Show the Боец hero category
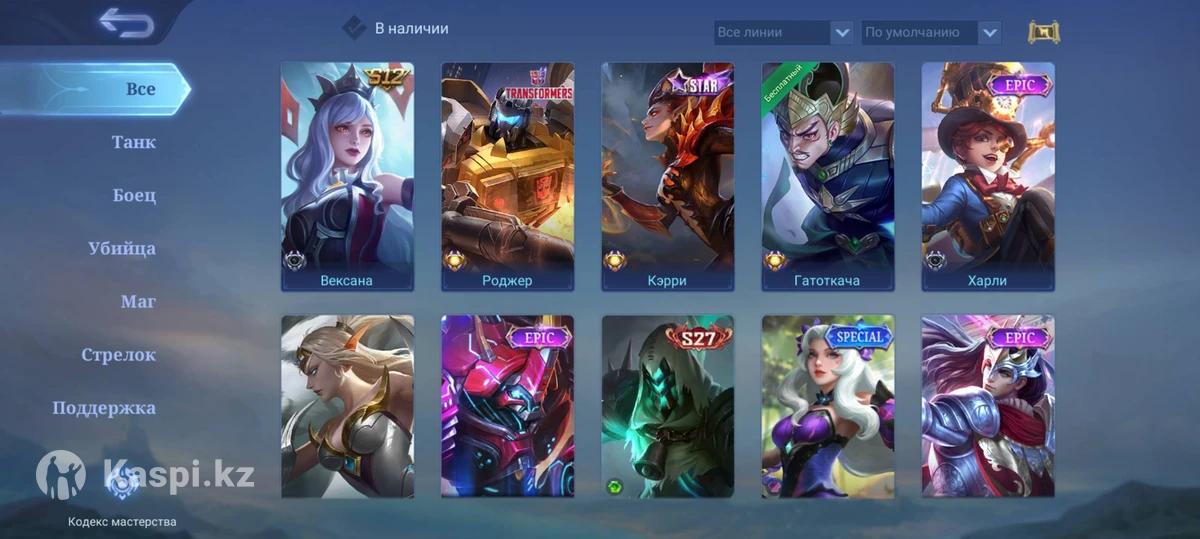 point(134,195)
